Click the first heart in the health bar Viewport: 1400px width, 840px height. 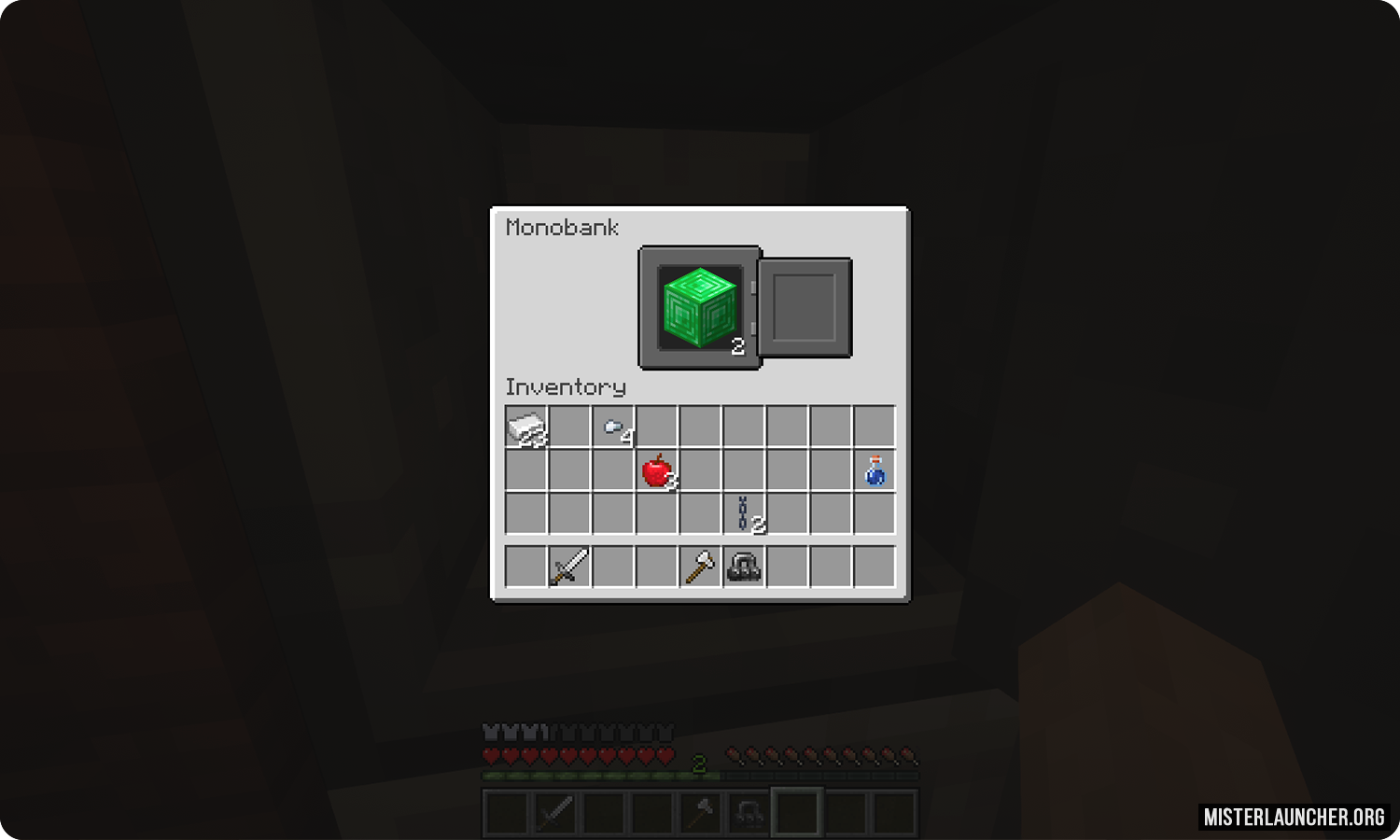click(488, 754)
